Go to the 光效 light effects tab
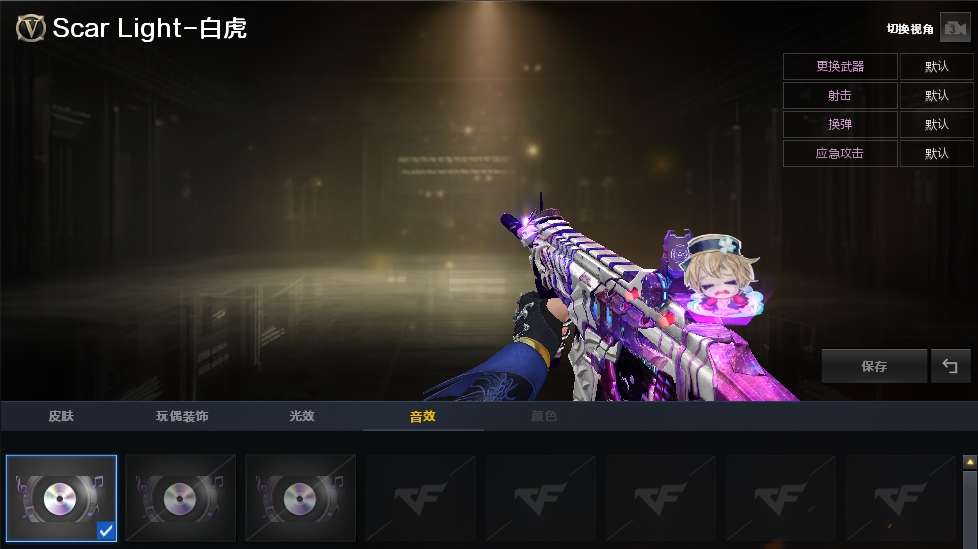The width and height of the screenshot is (978, 549). [302, 416]
